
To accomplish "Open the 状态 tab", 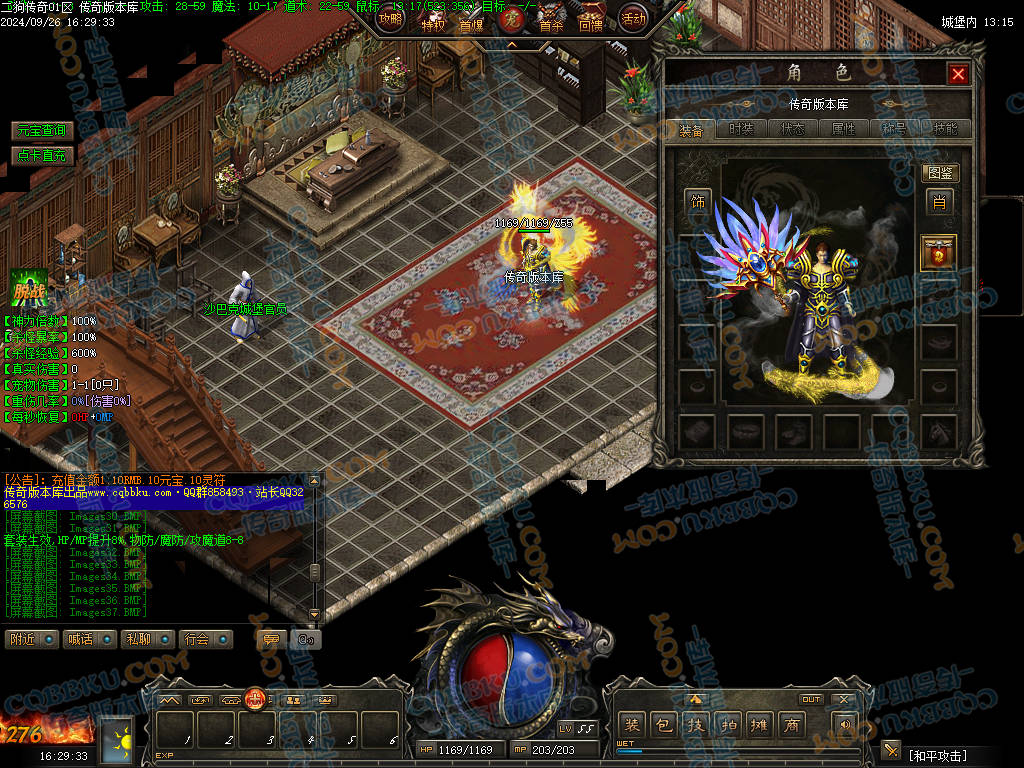I will pyautogui.click(x=792, y=129).
